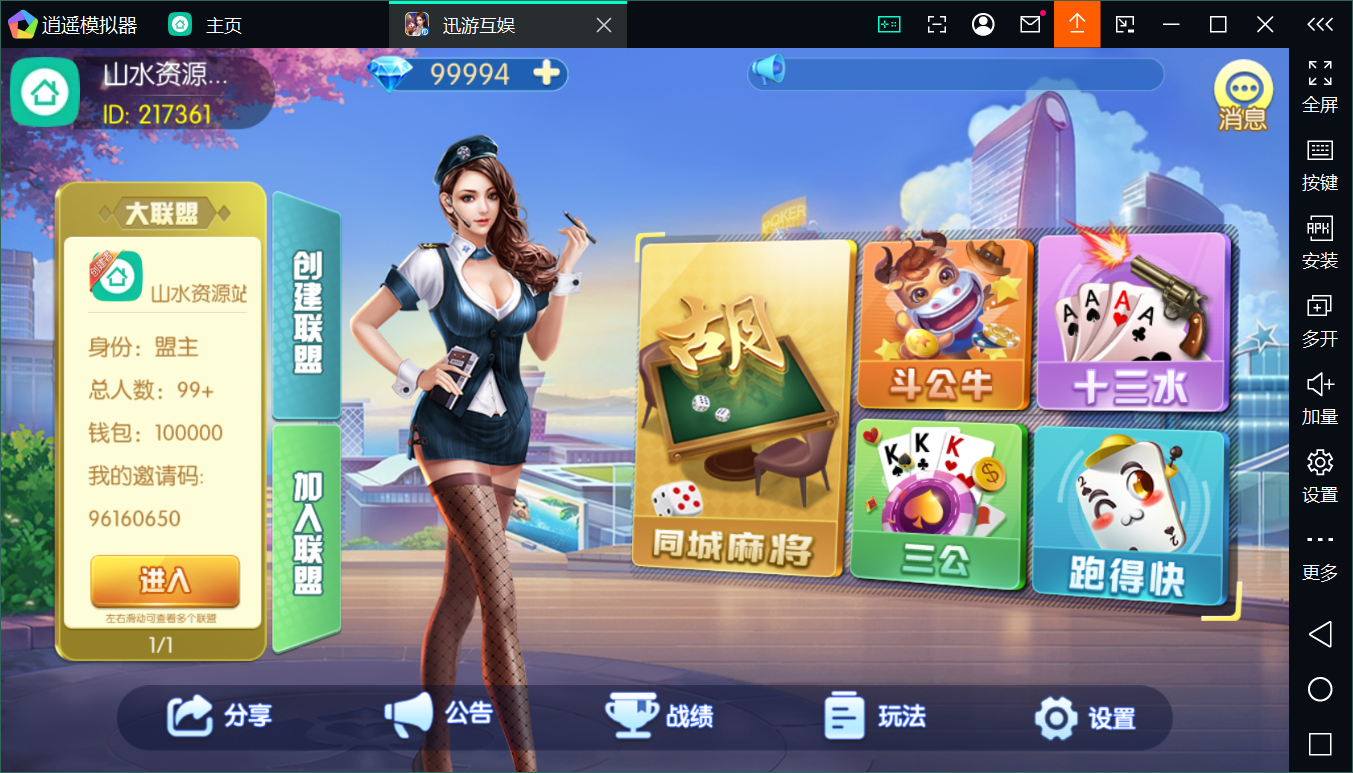Open the diamond top-up with the plus button

click(x=546, y=74)
